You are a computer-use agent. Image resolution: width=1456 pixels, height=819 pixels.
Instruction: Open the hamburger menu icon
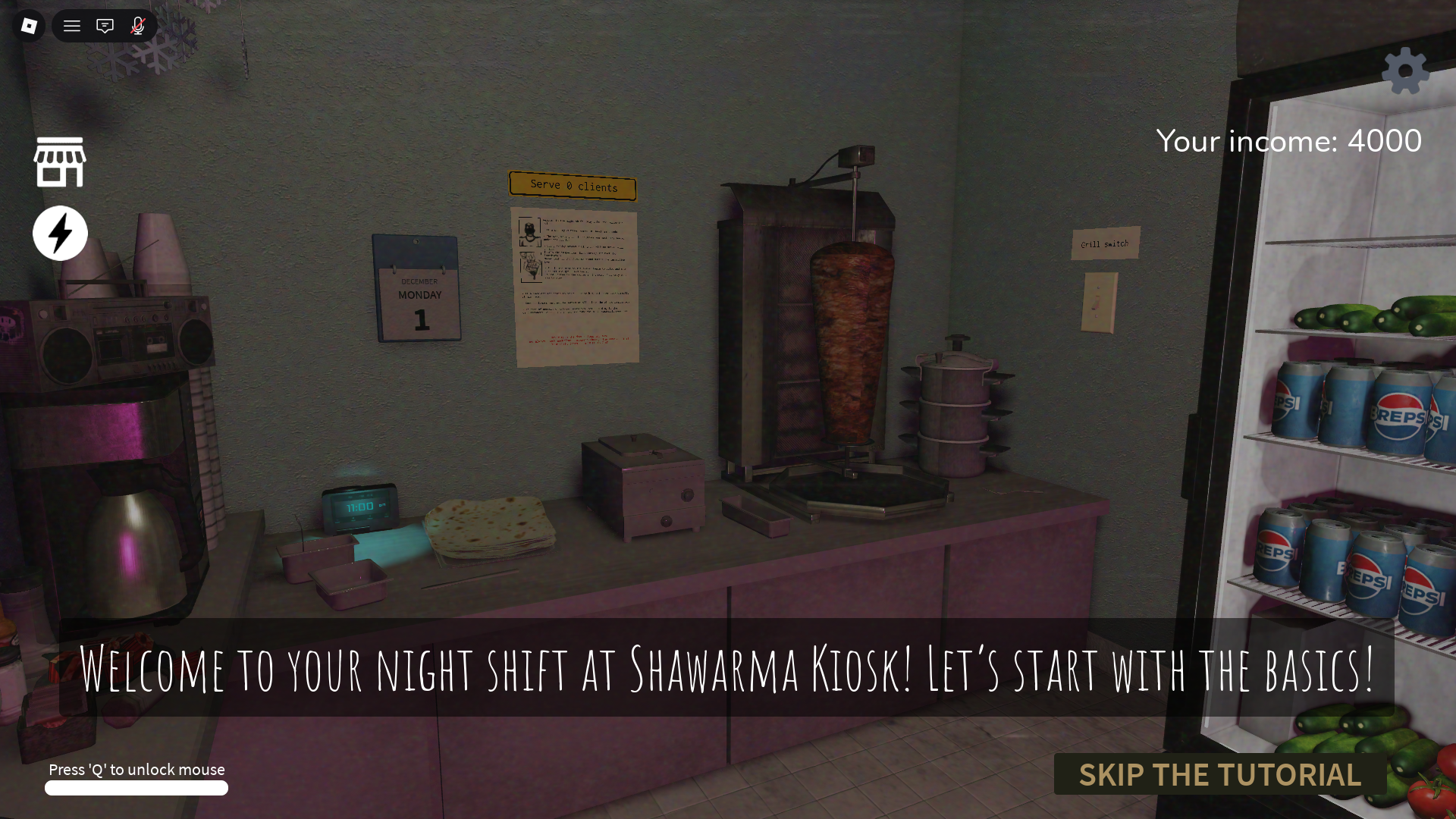point(71,26)
